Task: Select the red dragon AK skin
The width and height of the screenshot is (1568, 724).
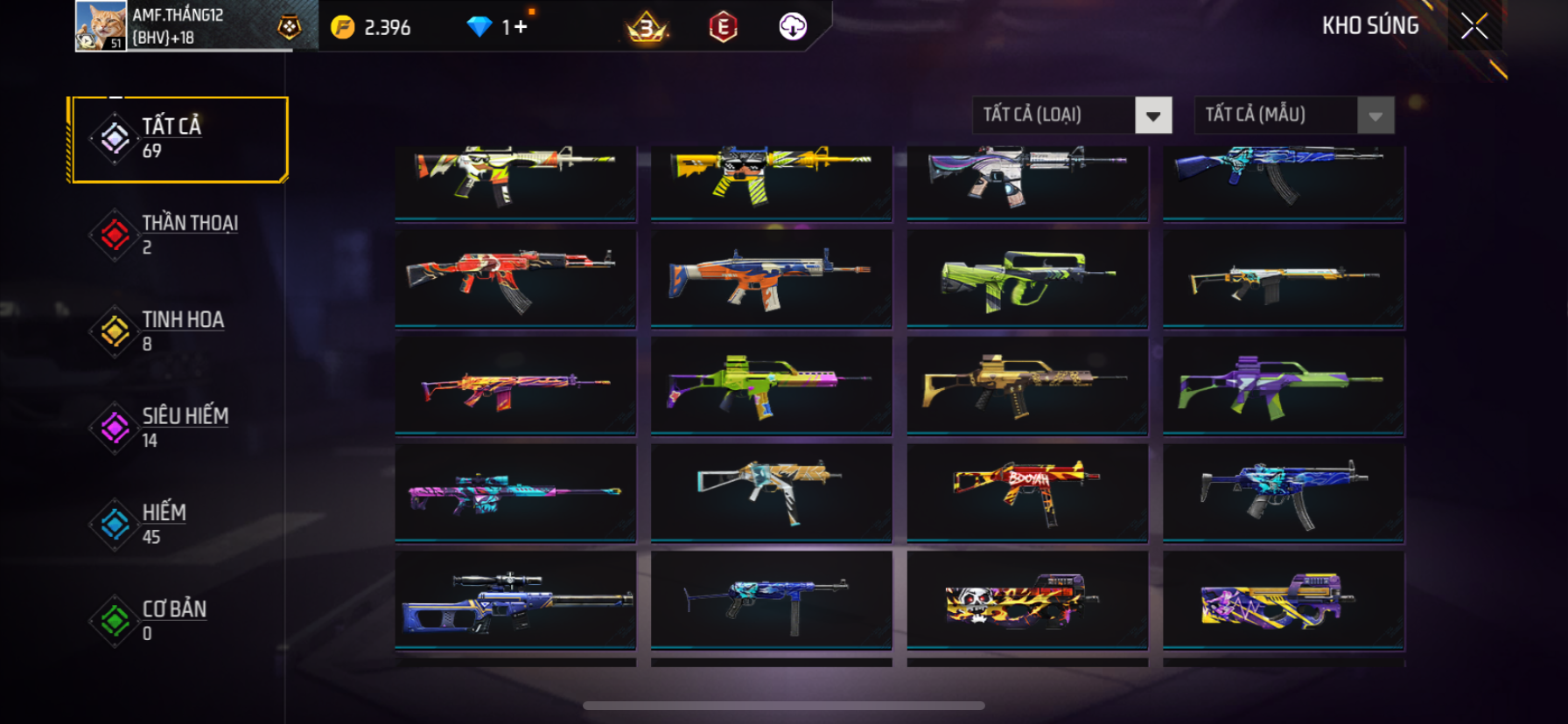Action: (x=515, y=278)
